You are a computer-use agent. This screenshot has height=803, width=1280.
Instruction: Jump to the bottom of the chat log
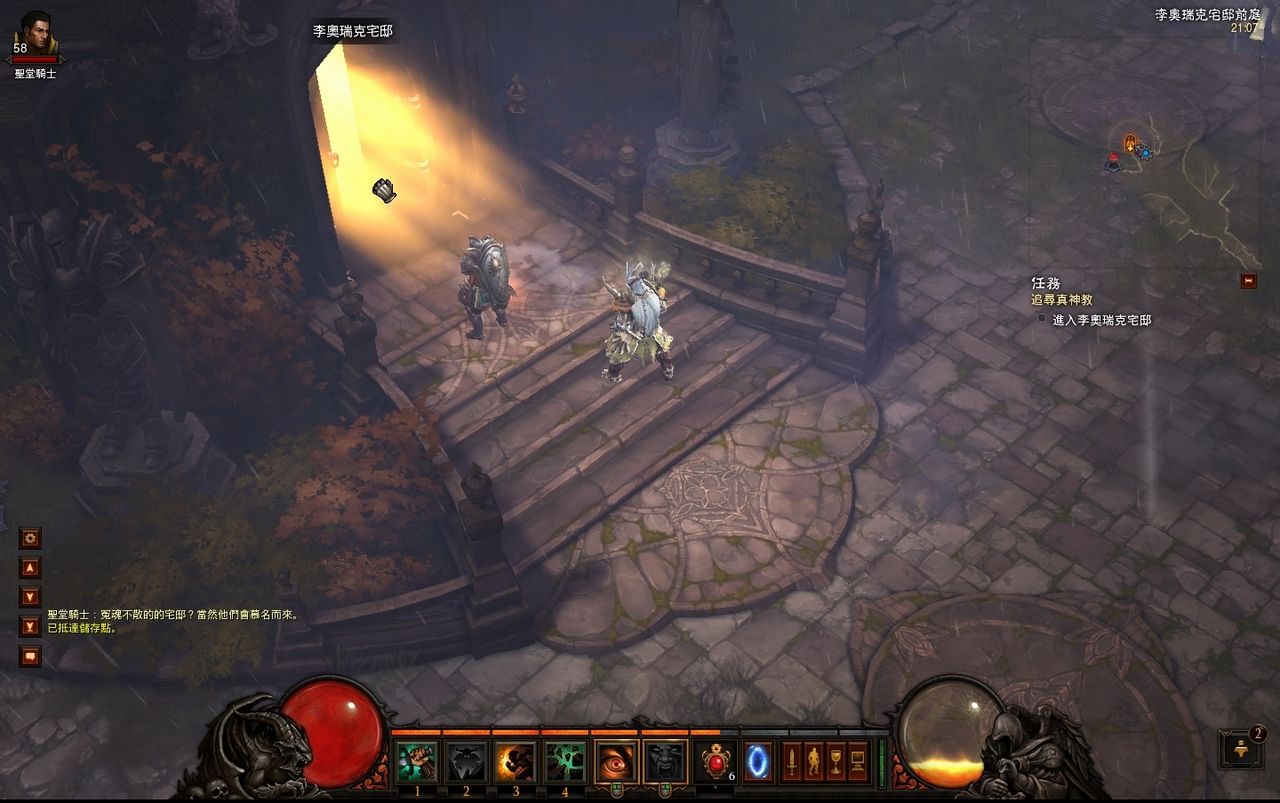point(30,627)
